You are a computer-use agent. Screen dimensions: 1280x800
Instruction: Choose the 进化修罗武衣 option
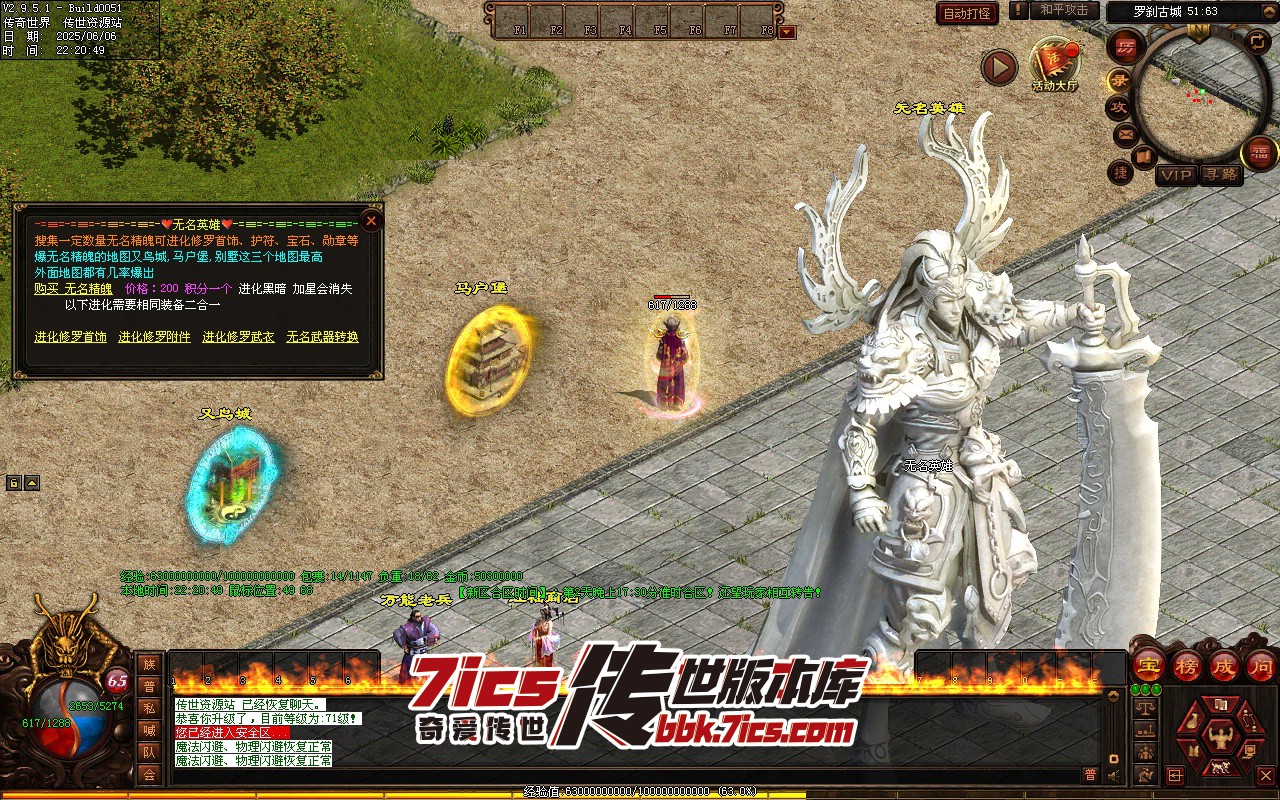[238, 337]
